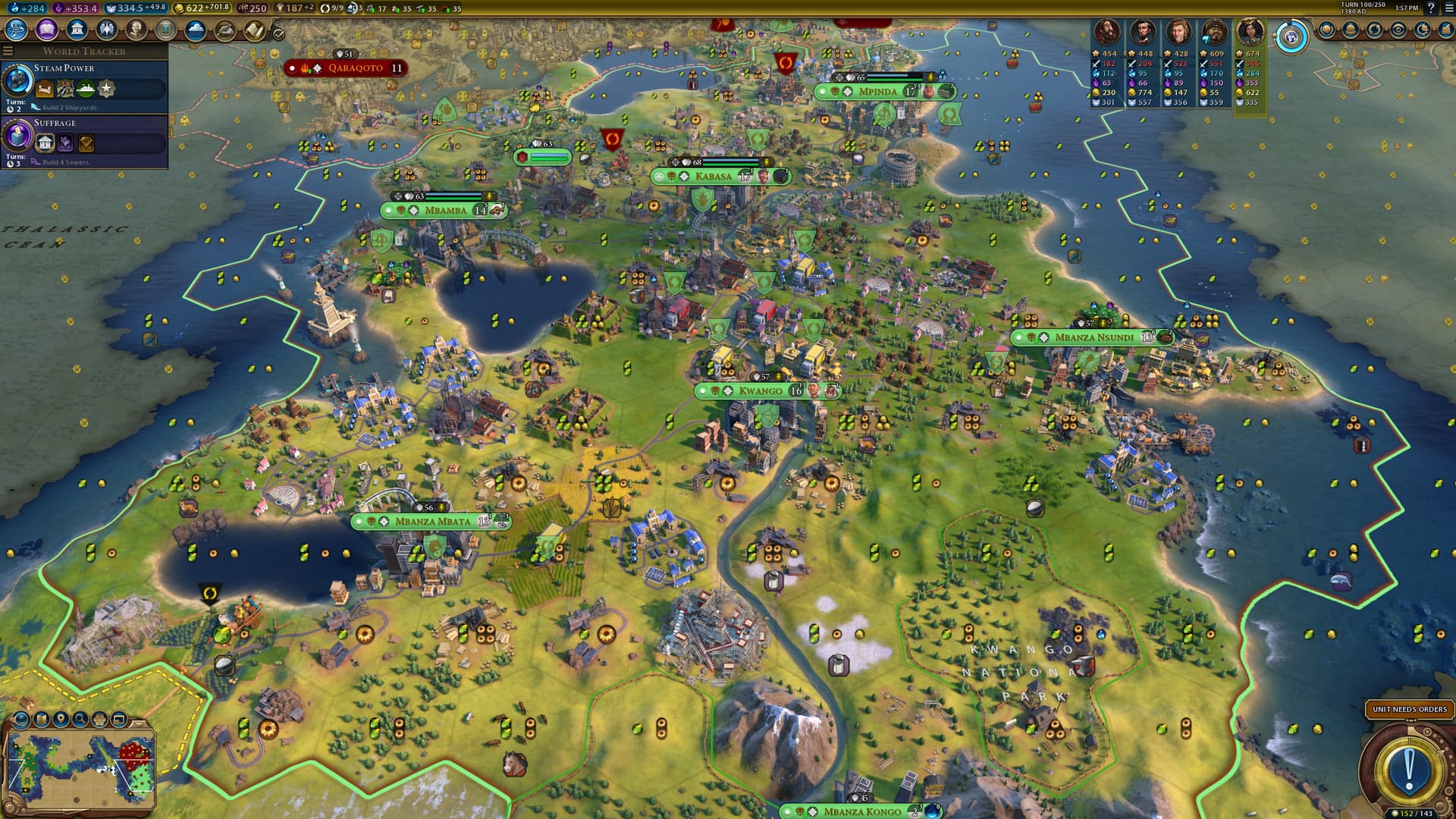Open the civics tree purple book icon
The height and width of the screenshot is (819, 1456).
click(47, 30)
